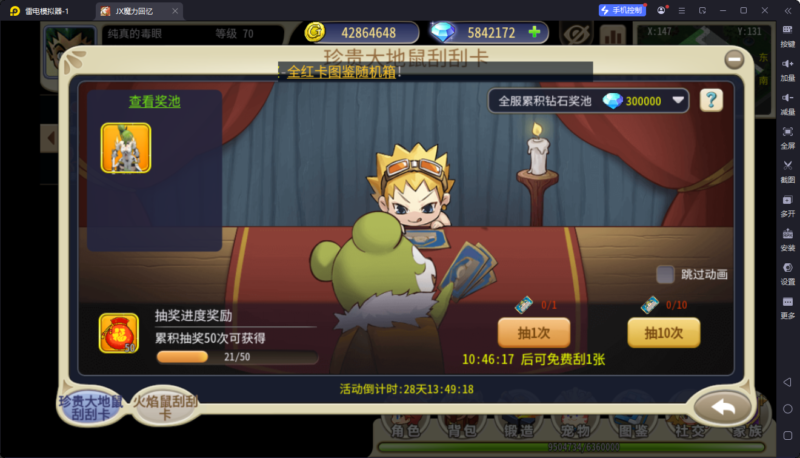Toggle the 跳过动画 skip animation checkbox
Image resolution: width=800 pixels, height=458 pixels.
pos(665,274)
